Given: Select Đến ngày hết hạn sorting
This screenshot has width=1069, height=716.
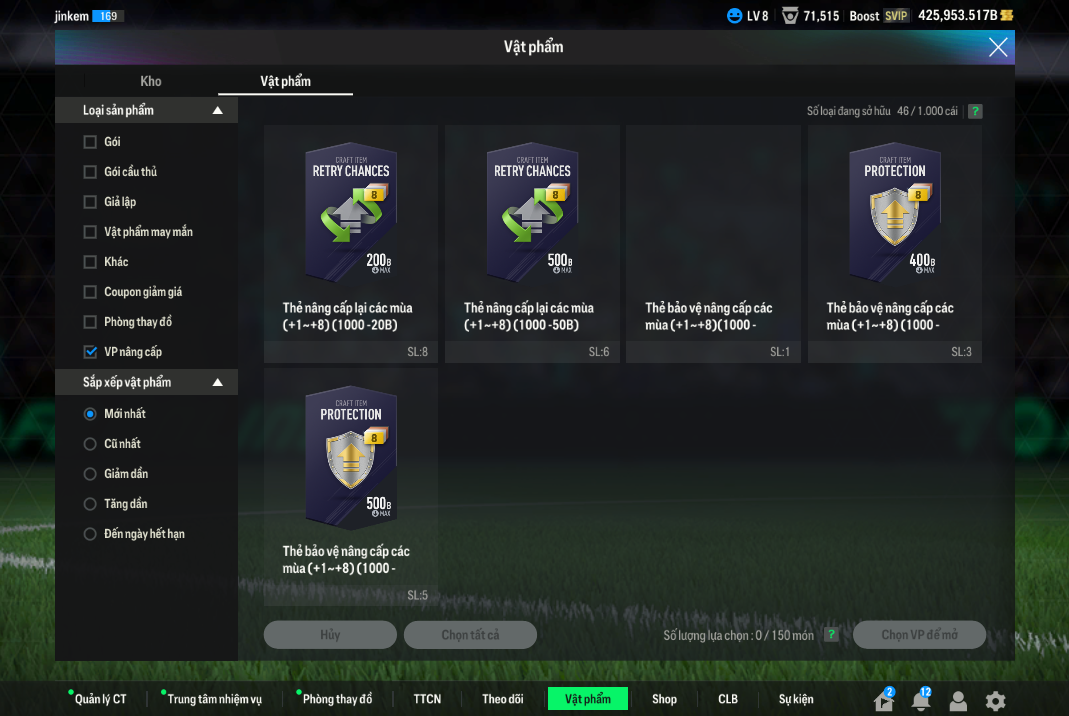Looking at the screenshot, I should click(x=90, y=534).
